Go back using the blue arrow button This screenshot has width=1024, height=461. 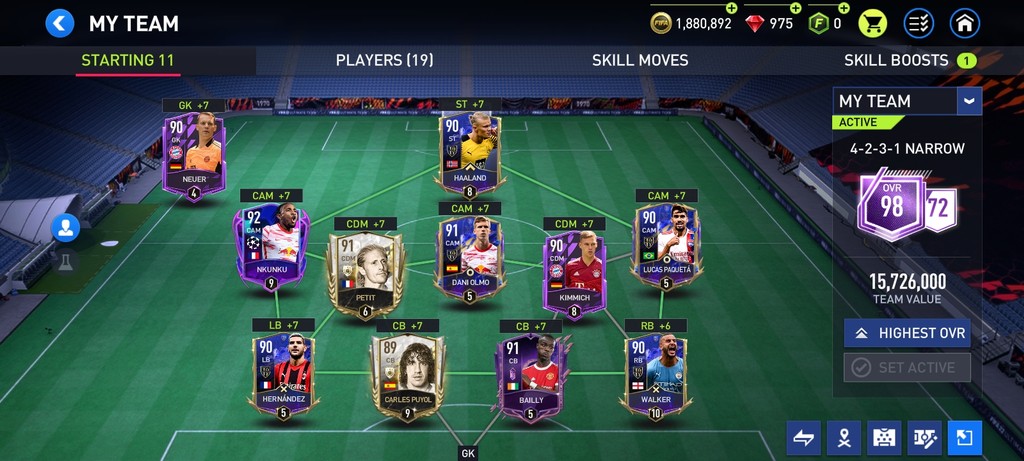click(60, 23)
